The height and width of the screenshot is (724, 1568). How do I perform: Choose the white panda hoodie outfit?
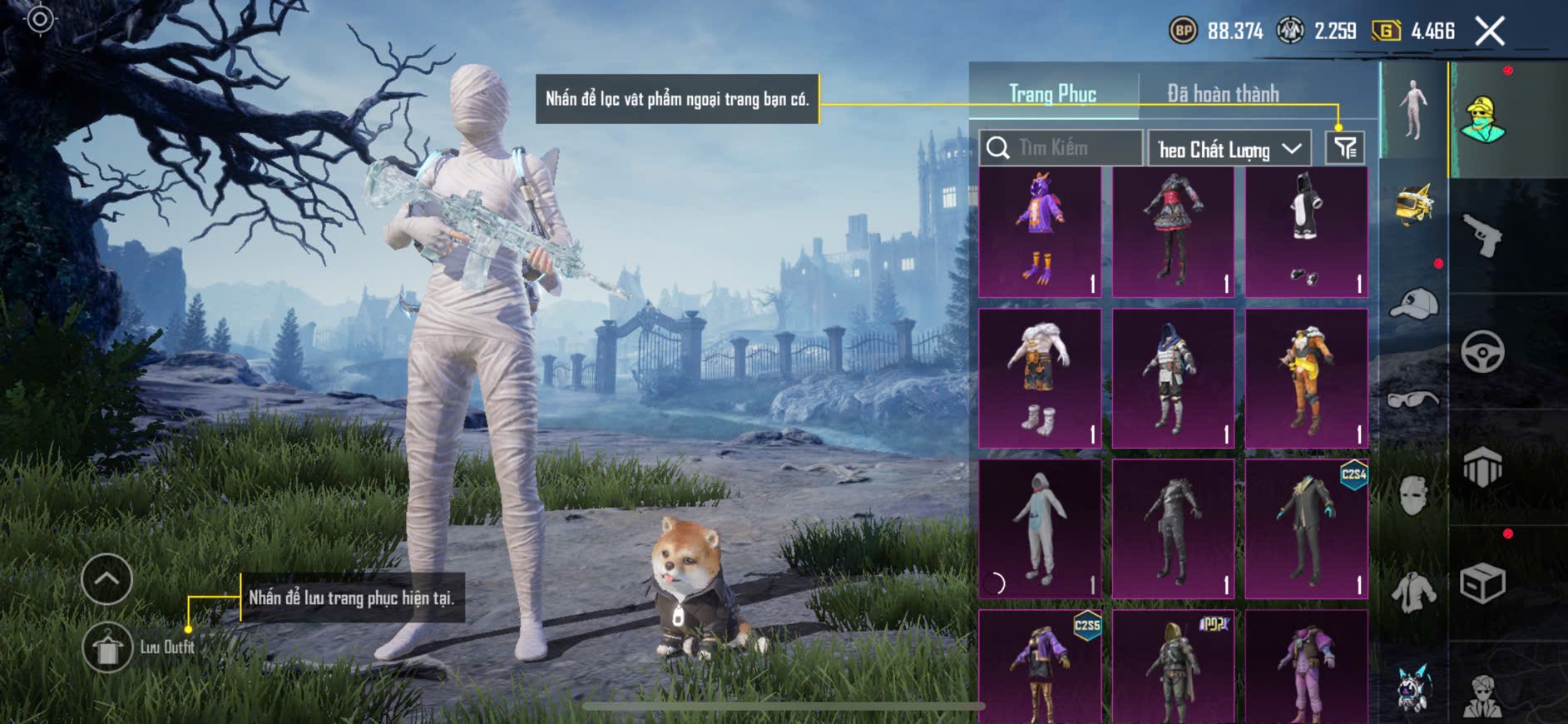pyautogui.click(x=1306, y=232)
